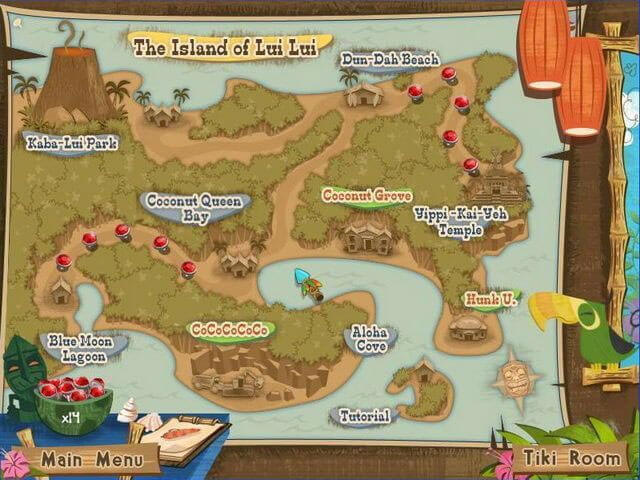
Task: Go to Hunk U. on the map
Action: point(491,299)
